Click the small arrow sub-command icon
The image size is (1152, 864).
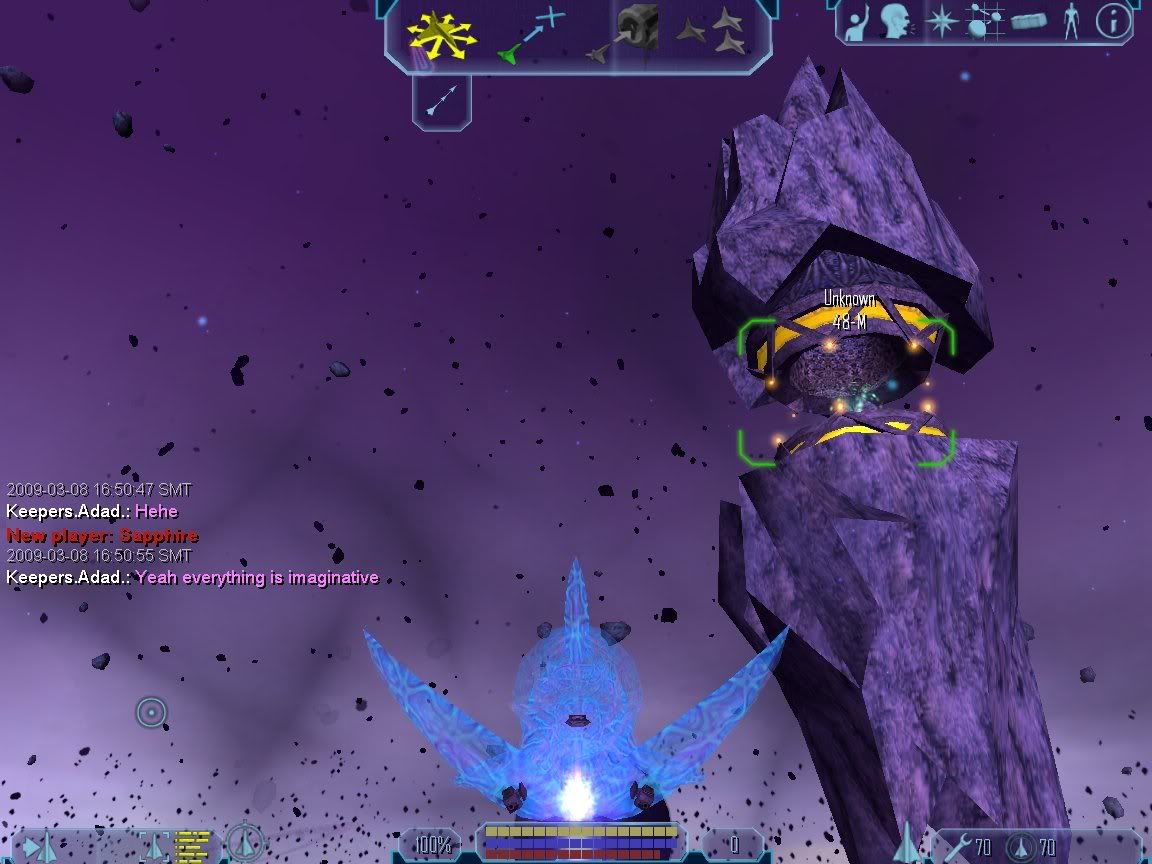coord(441,100)
